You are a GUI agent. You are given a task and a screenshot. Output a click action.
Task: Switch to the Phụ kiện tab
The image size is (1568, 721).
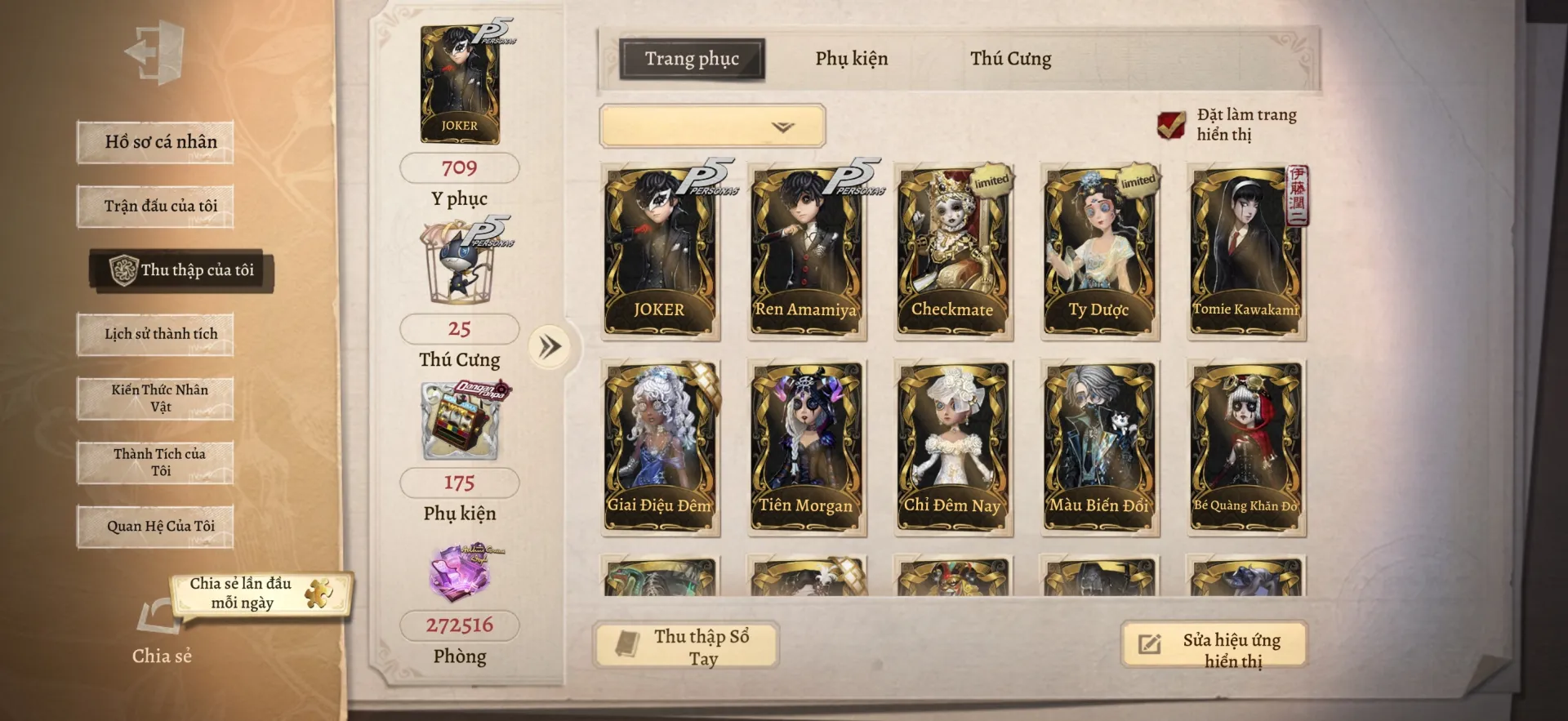[x=851, y=59]
